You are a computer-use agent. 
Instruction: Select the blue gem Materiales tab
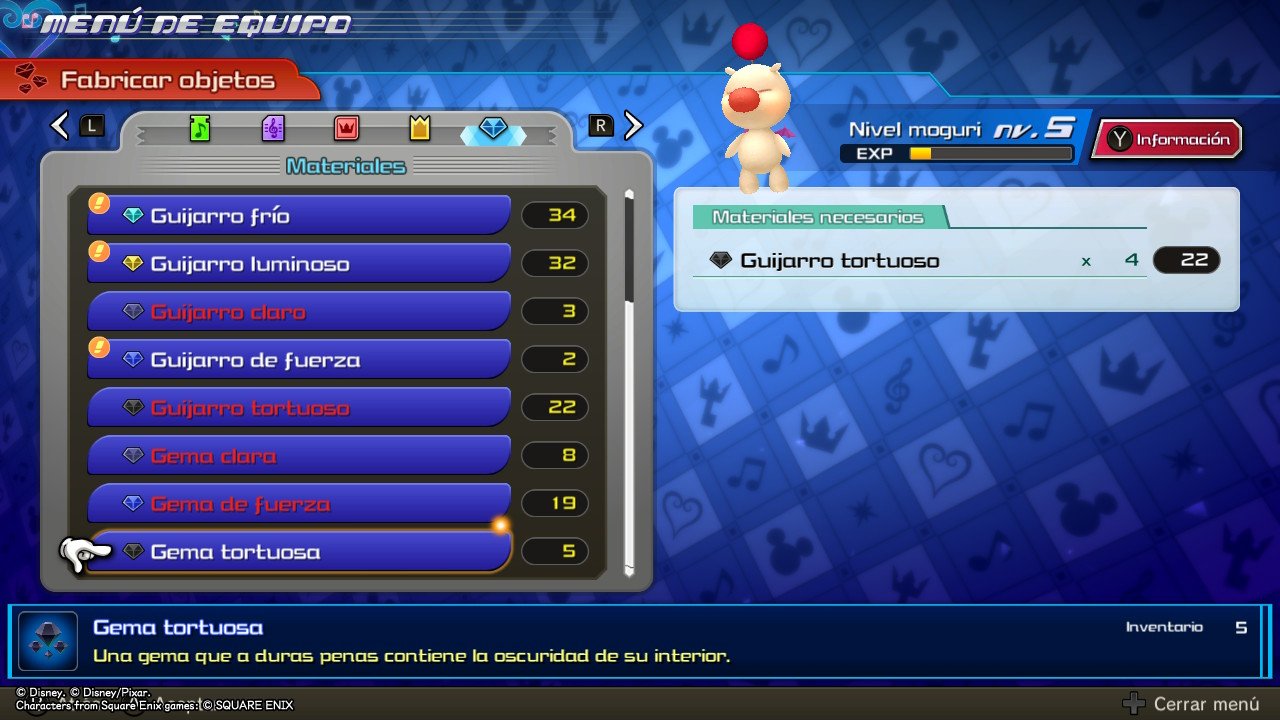tap(494, 128)
